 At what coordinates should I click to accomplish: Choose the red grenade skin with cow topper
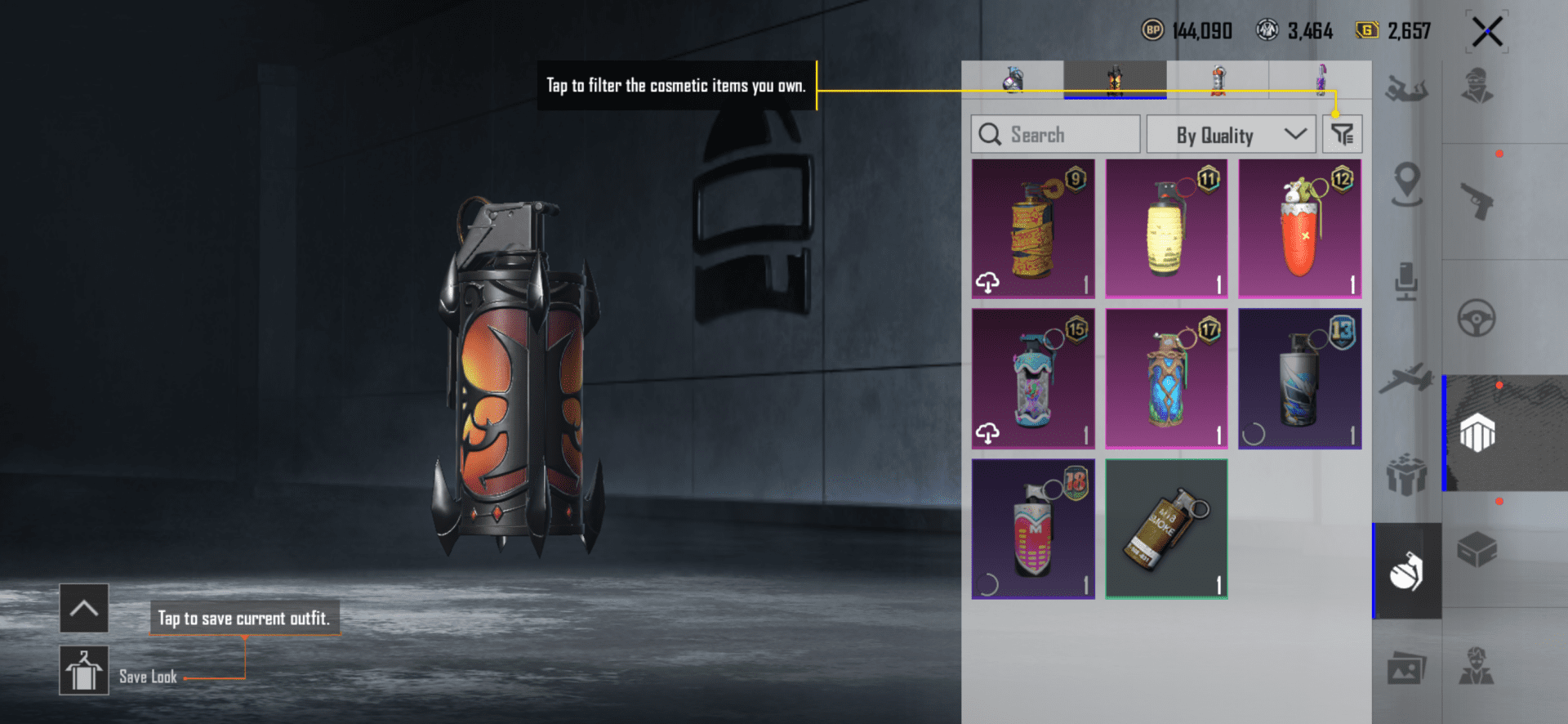pyautogui.click(x=1299, y=229)
